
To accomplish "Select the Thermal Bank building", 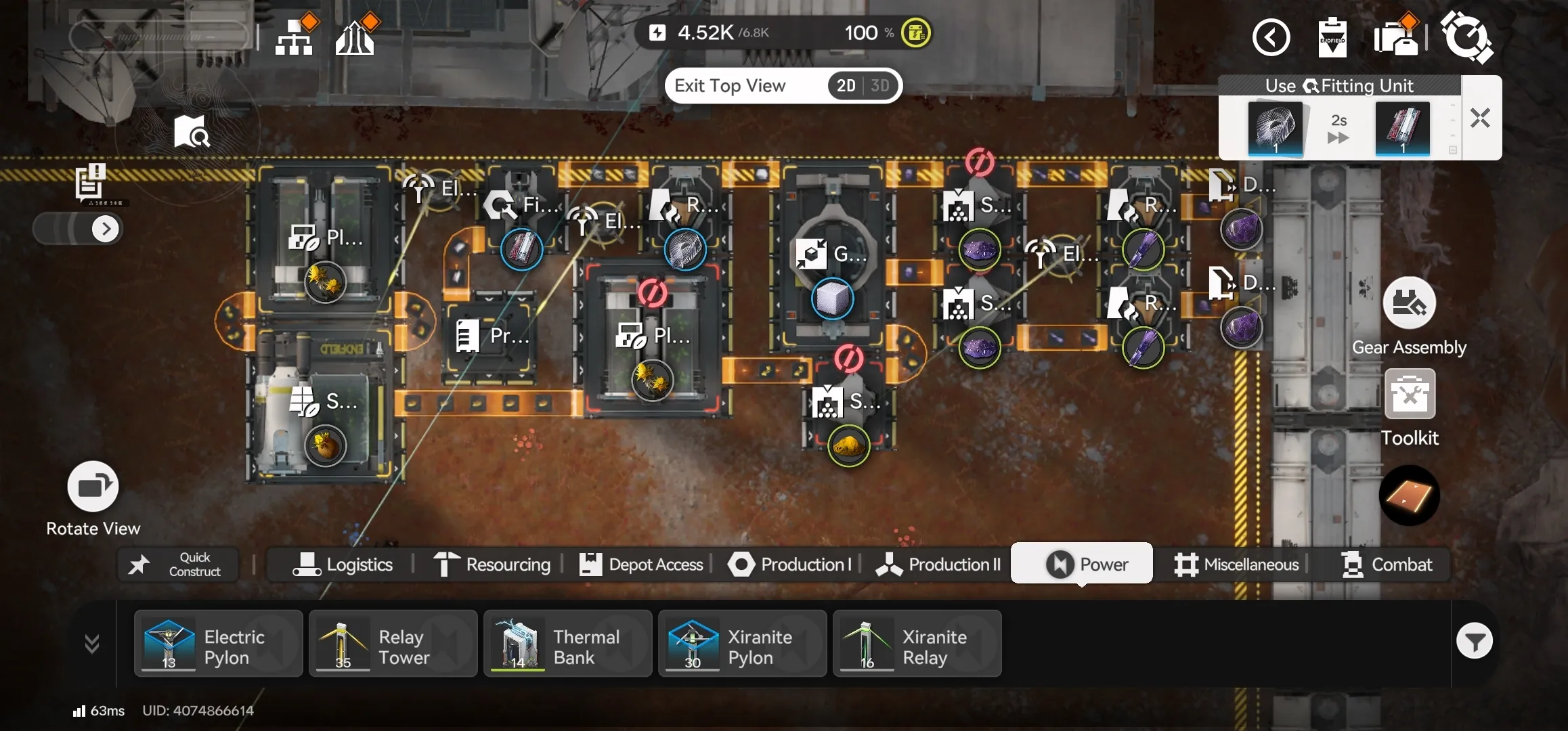I will click(567, 644).
